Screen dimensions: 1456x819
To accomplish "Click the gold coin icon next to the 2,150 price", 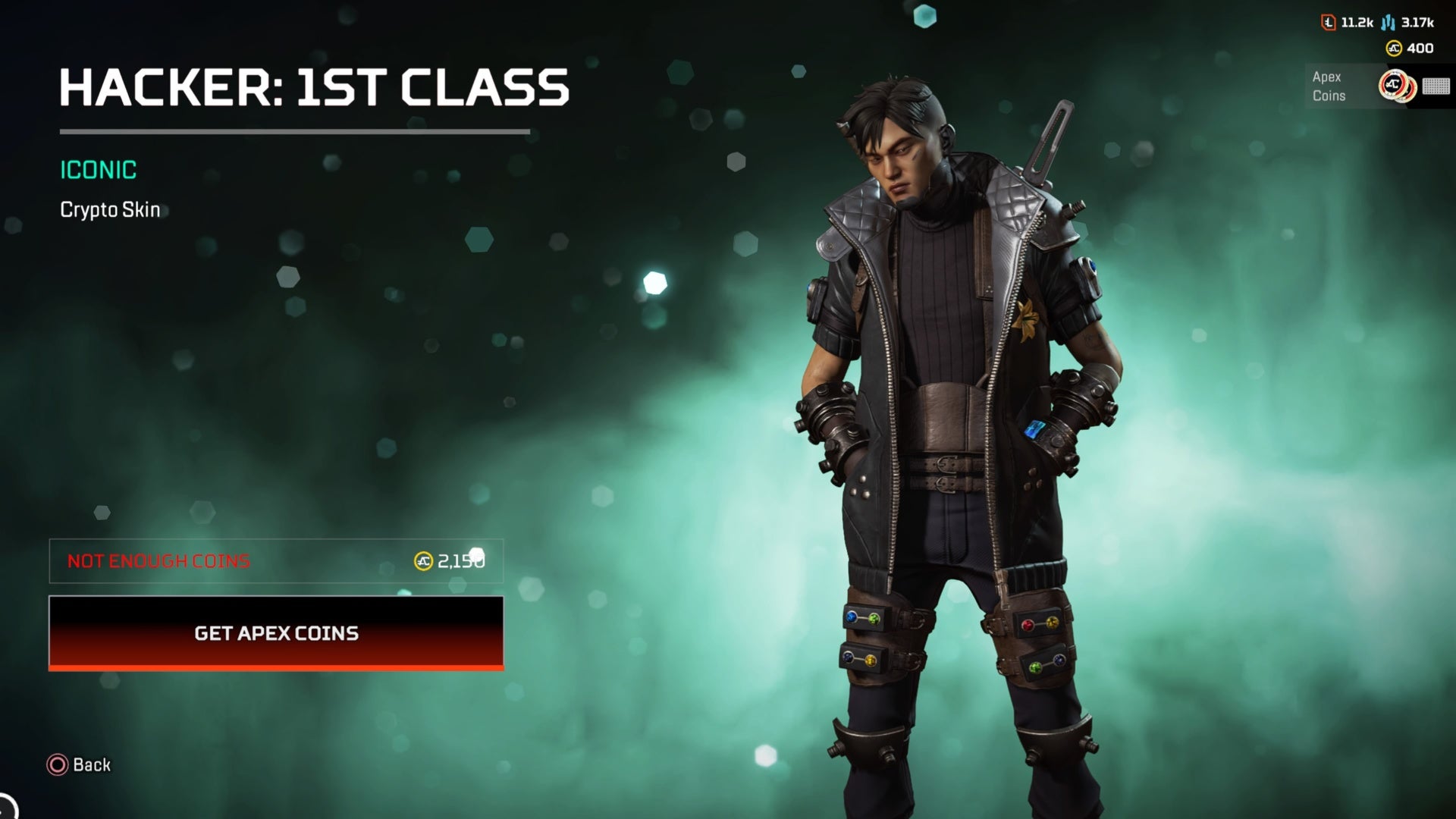I will 422,560.
